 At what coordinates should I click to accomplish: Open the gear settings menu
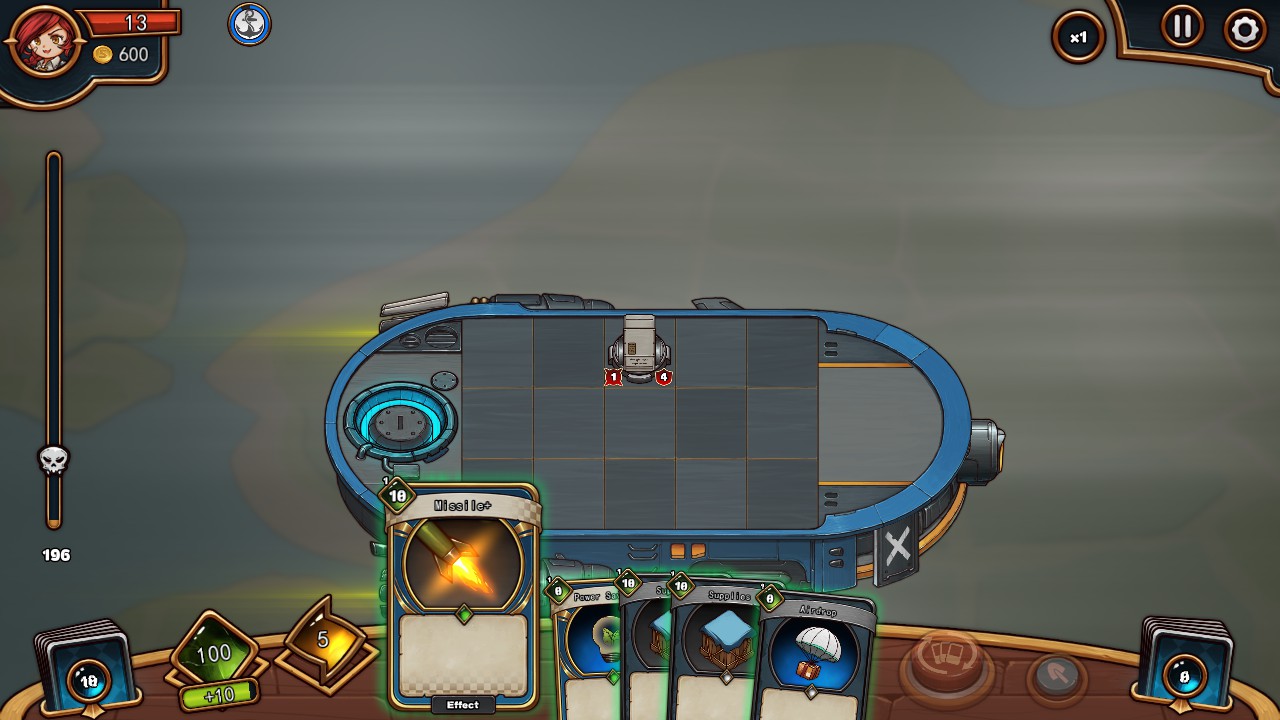pos(1244,31)
